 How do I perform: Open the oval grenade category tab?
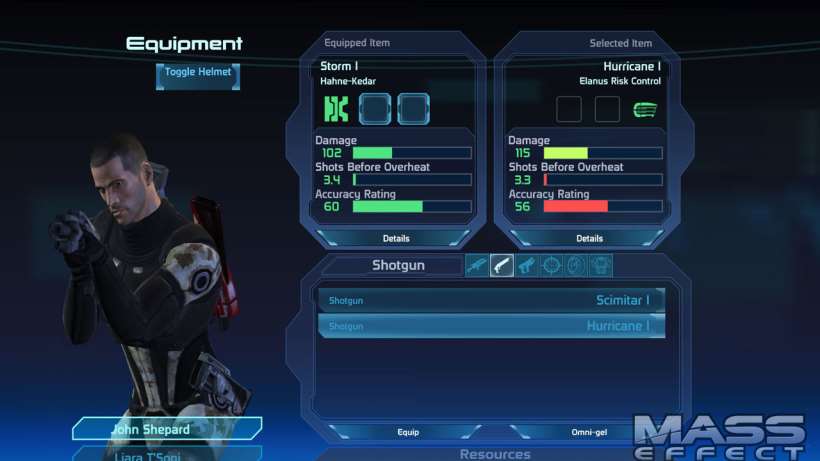(575, 265)
